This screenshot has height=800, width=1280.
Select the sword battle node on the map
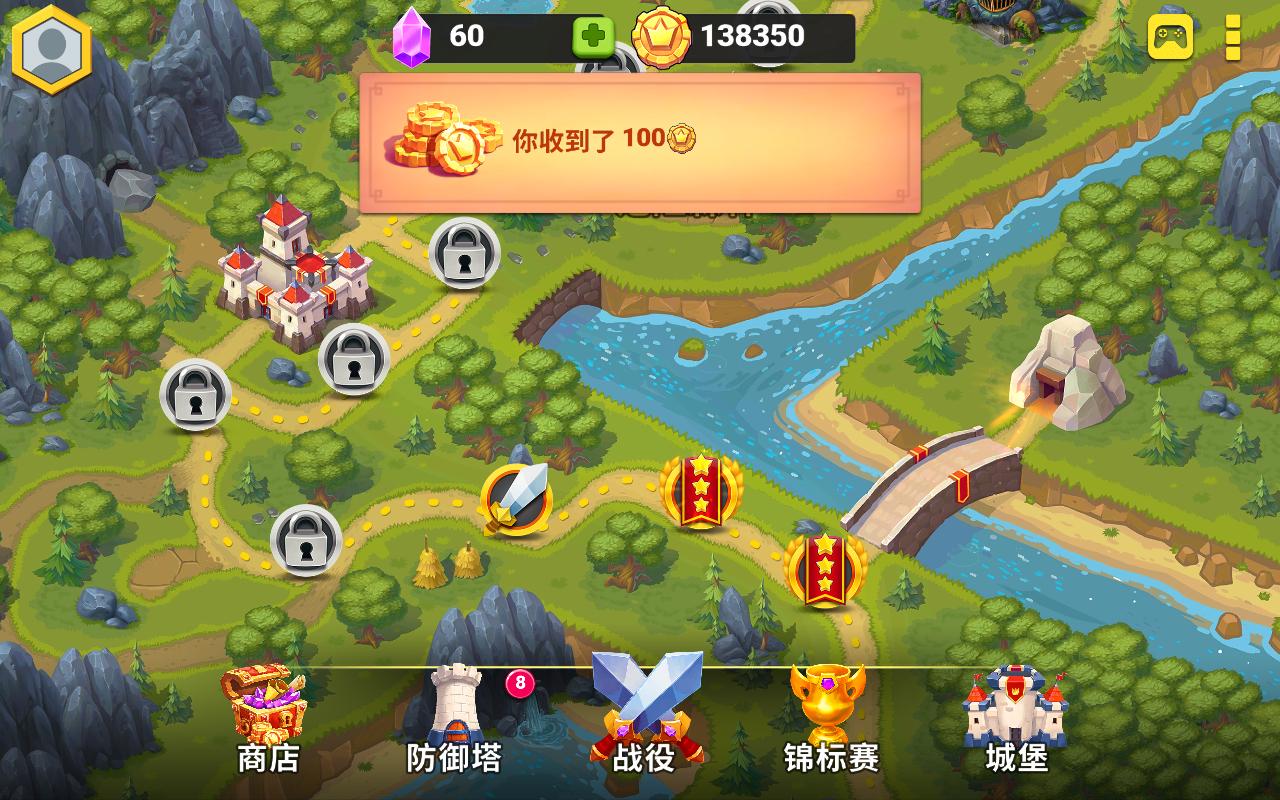click(519, 497)
